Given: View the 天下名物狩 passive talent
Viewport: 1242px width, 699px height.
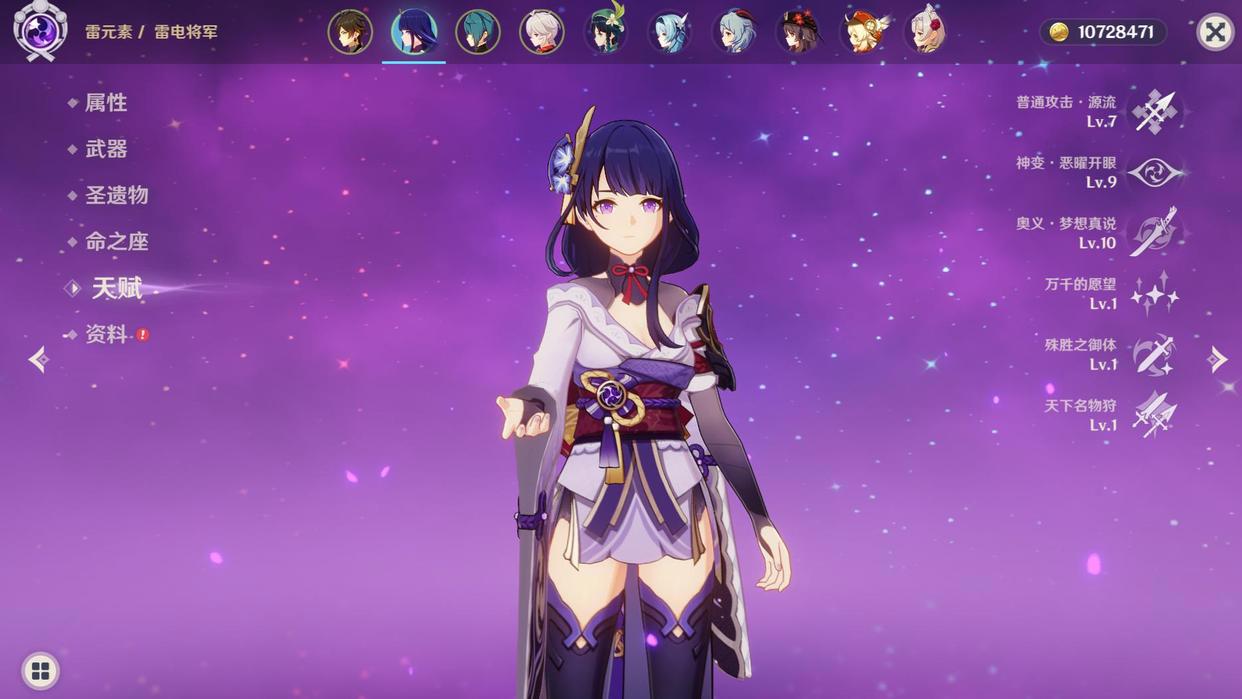Looking at the screenshot, I should coord(1154,415).
